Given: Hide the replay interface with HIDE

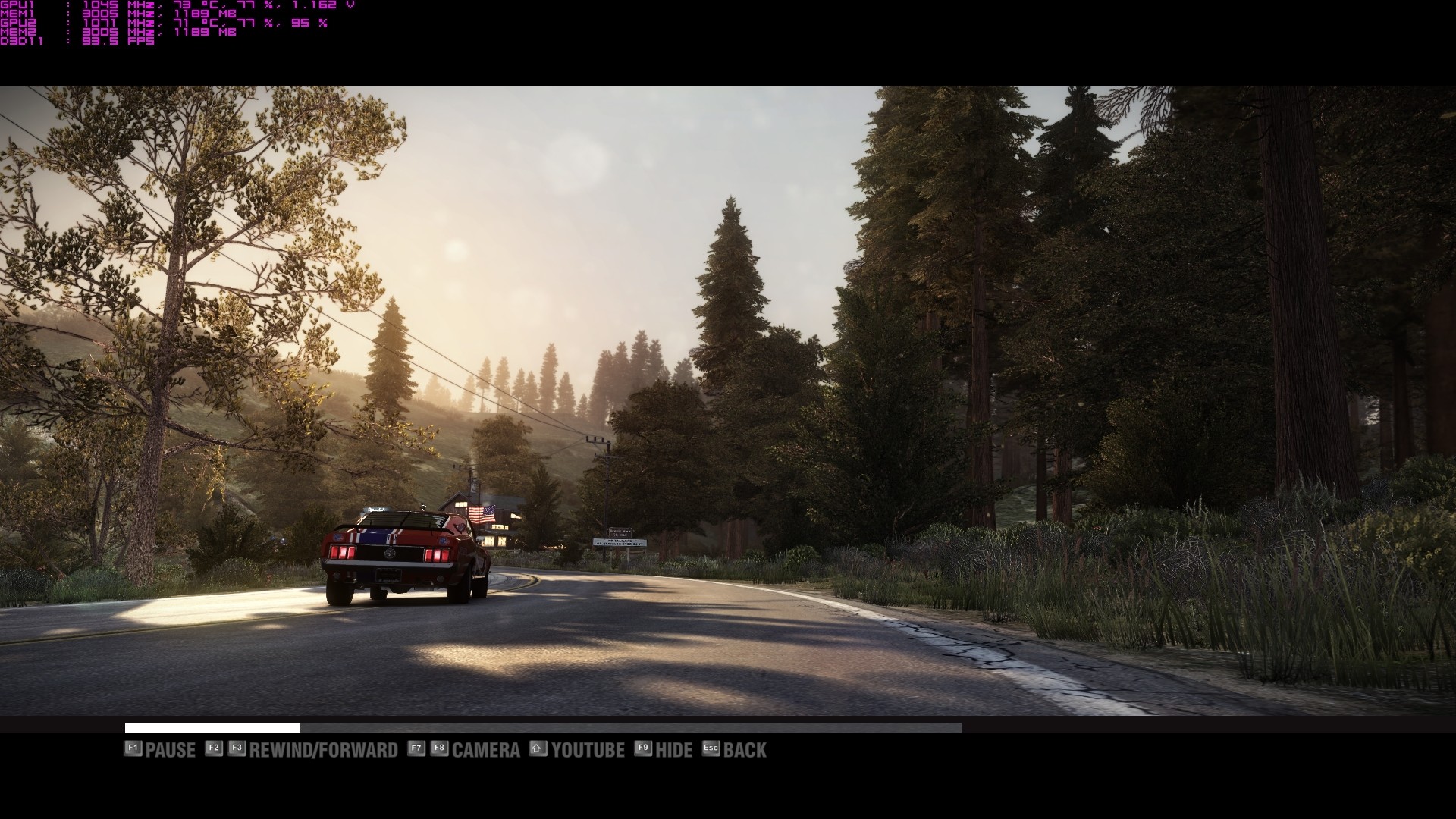Looking at the screenshot, I should 675,749.
